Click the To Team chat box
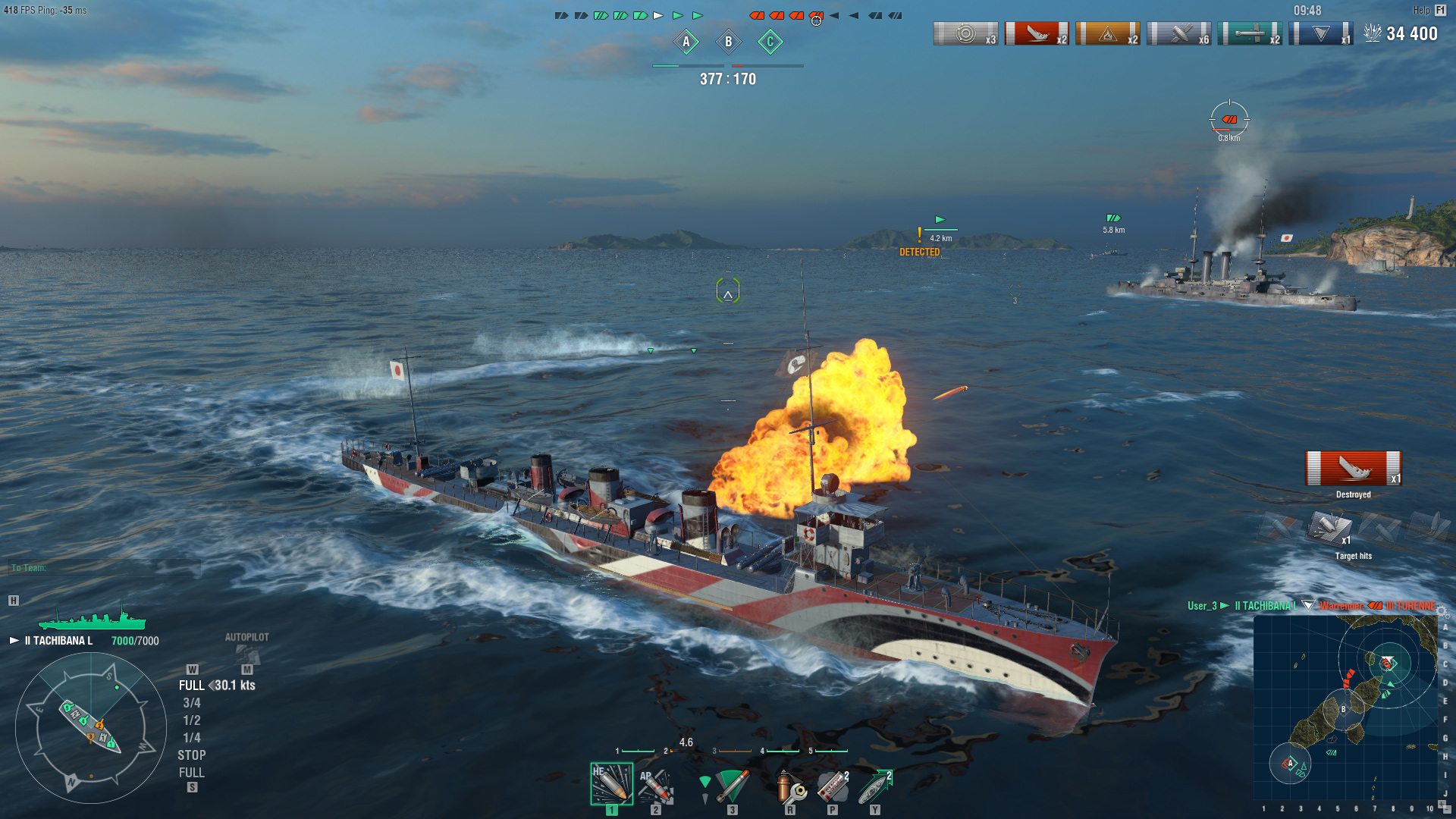The height and width of the screenshot is (819, 1456). 105,568
